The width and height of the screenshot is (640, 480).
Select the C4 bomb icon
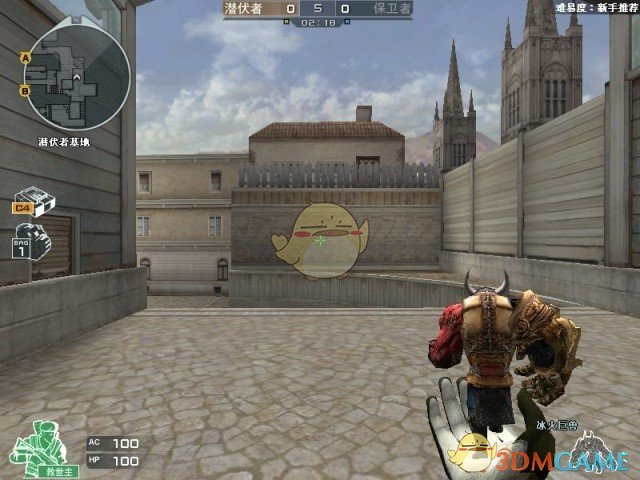pyautogui.click(x=33, y=203)
